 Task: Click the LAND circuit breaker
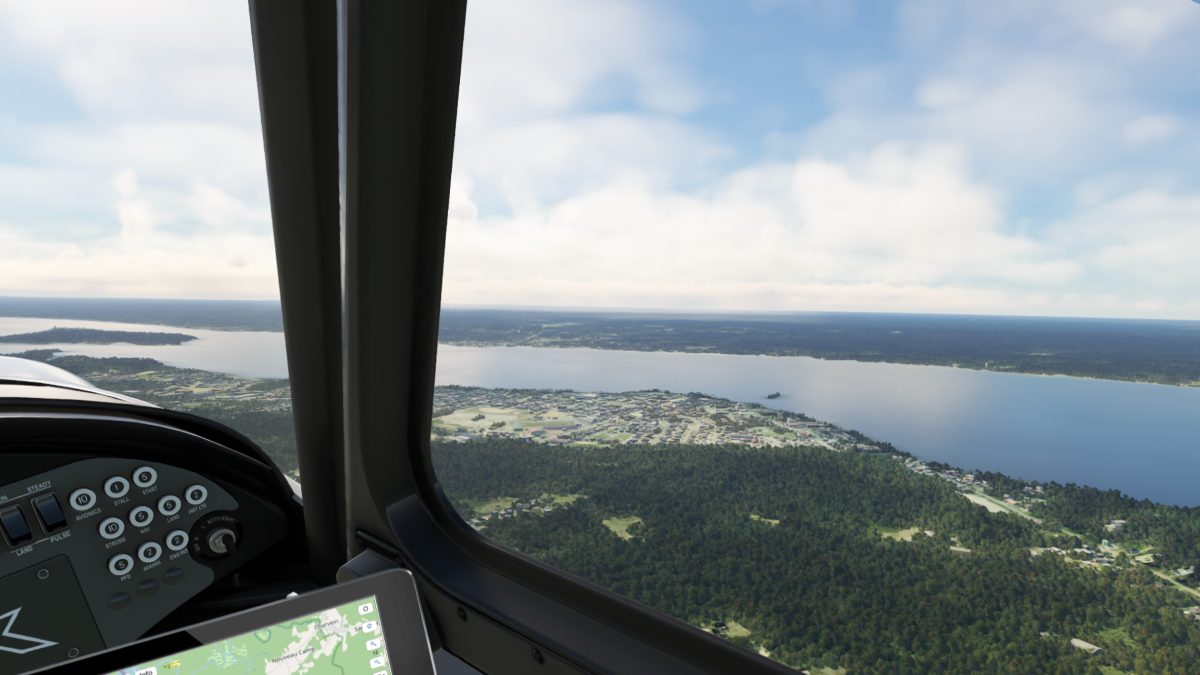169,506
